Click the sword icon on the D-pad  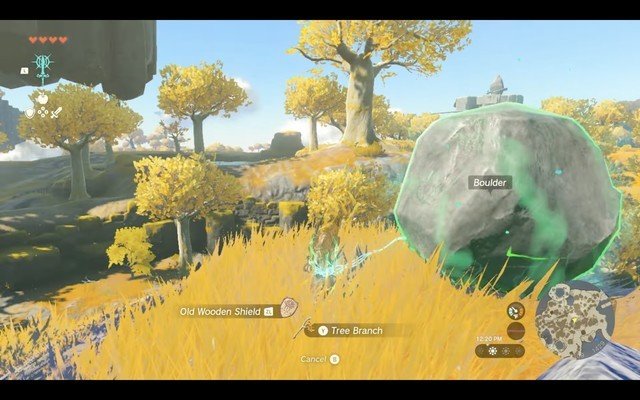(58, 113)
